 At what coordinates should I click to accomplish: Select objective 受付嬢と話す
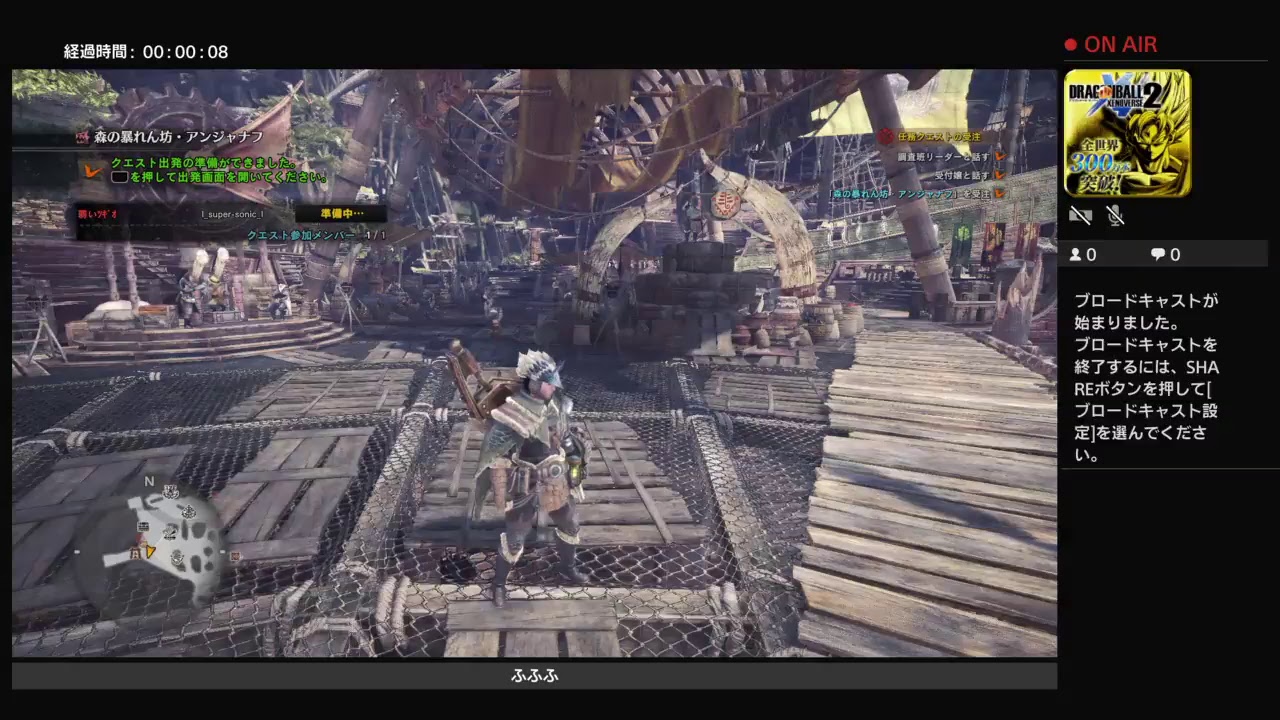click(x=962, y=175)
